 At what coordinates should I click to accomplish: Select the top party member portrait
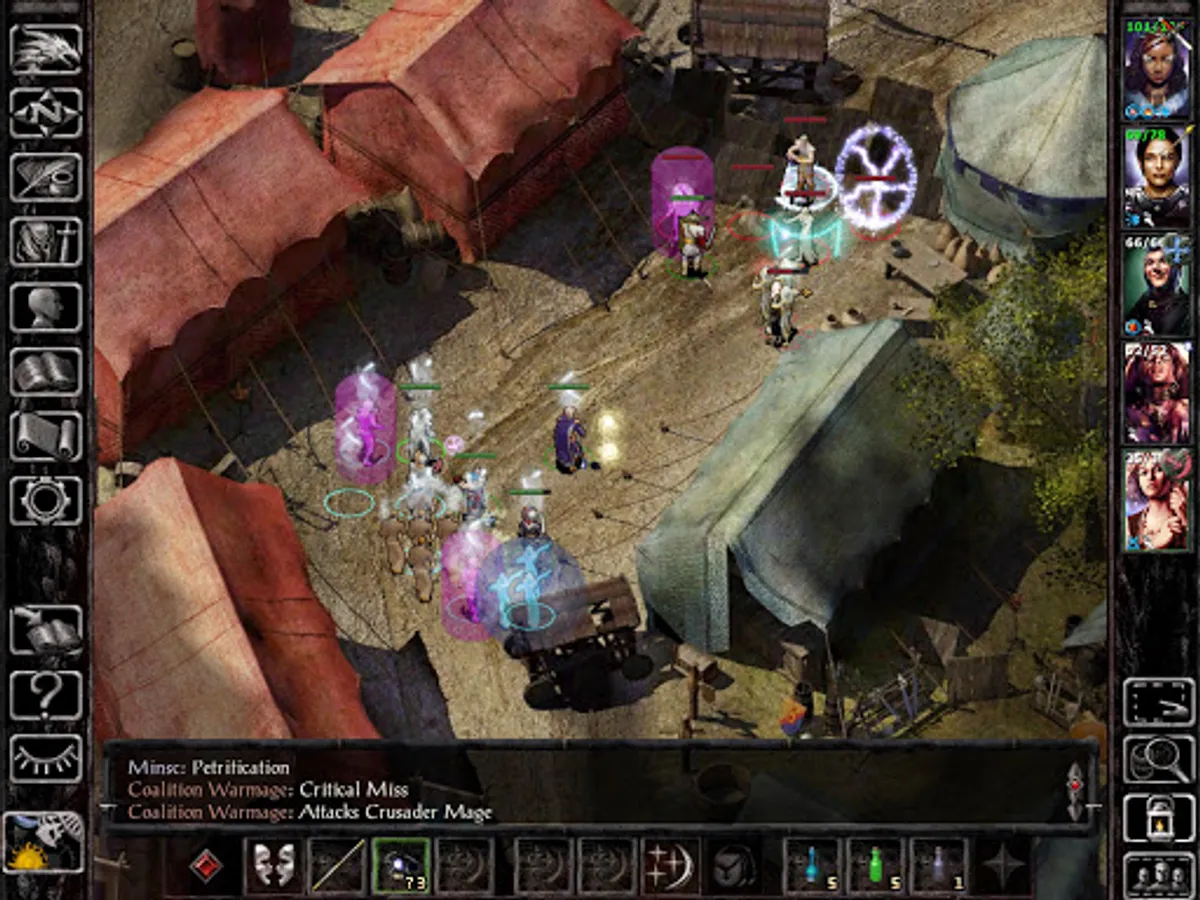coord(1157,67)
